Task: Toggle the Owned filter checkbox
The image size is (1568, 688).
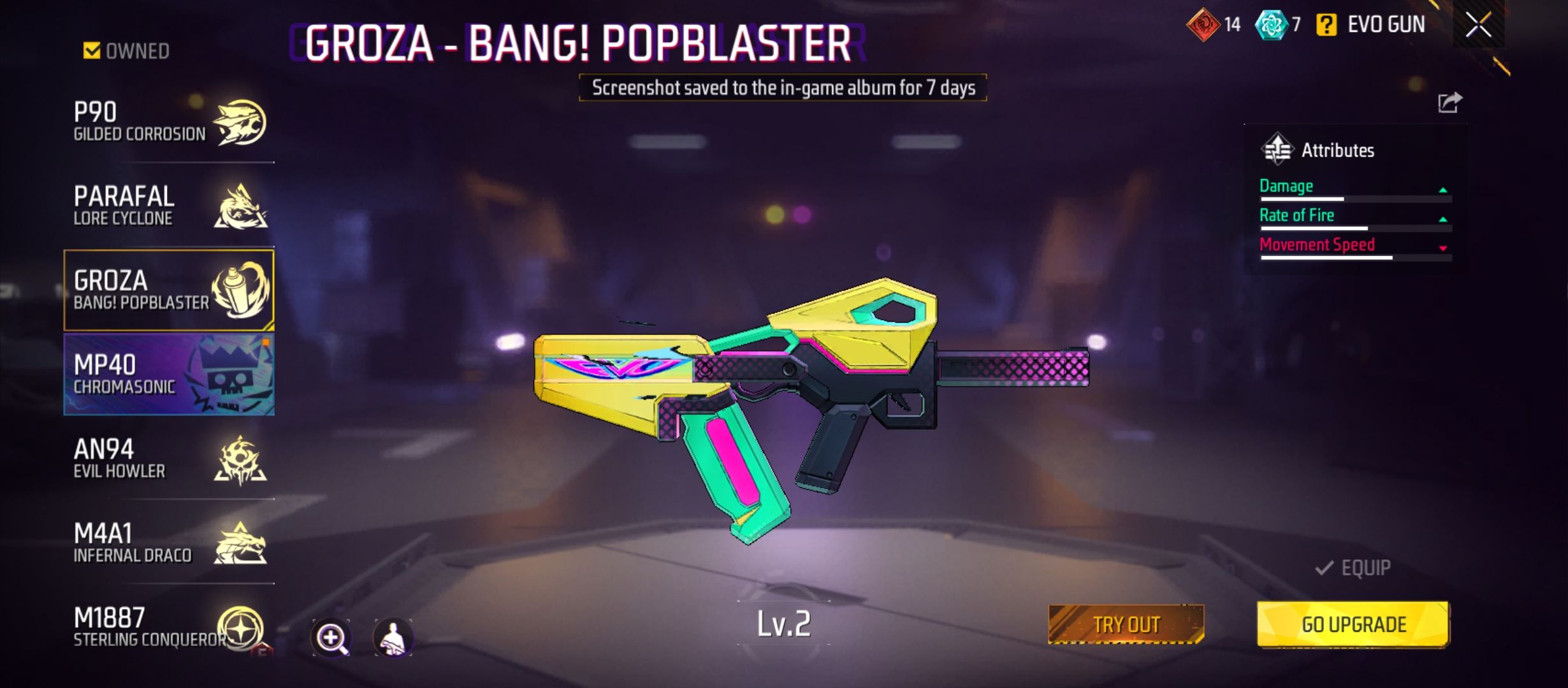Action: [92, 50]
